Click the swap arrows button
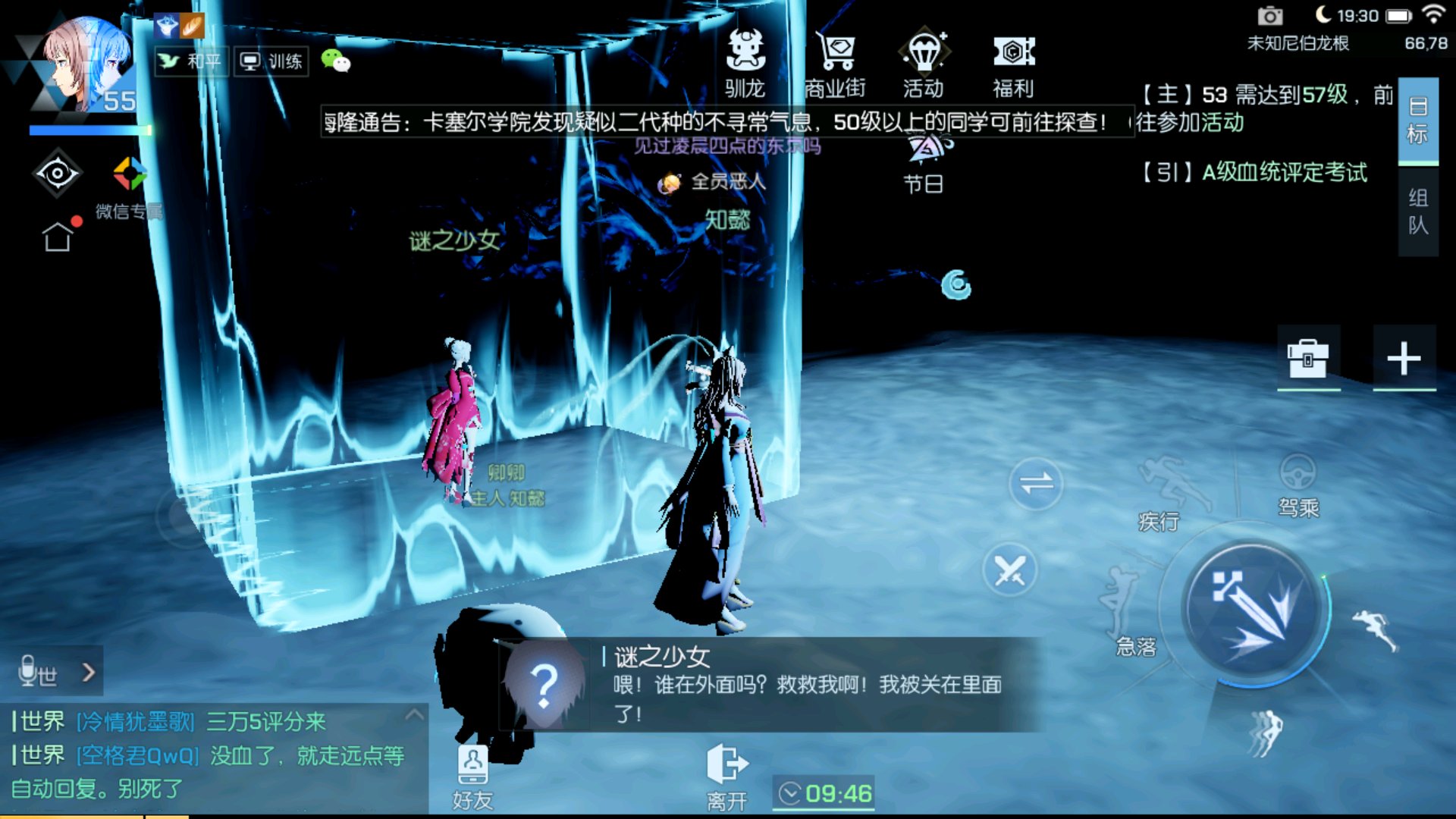Viewport: 1456px width, 819px height. (1036, 483)
